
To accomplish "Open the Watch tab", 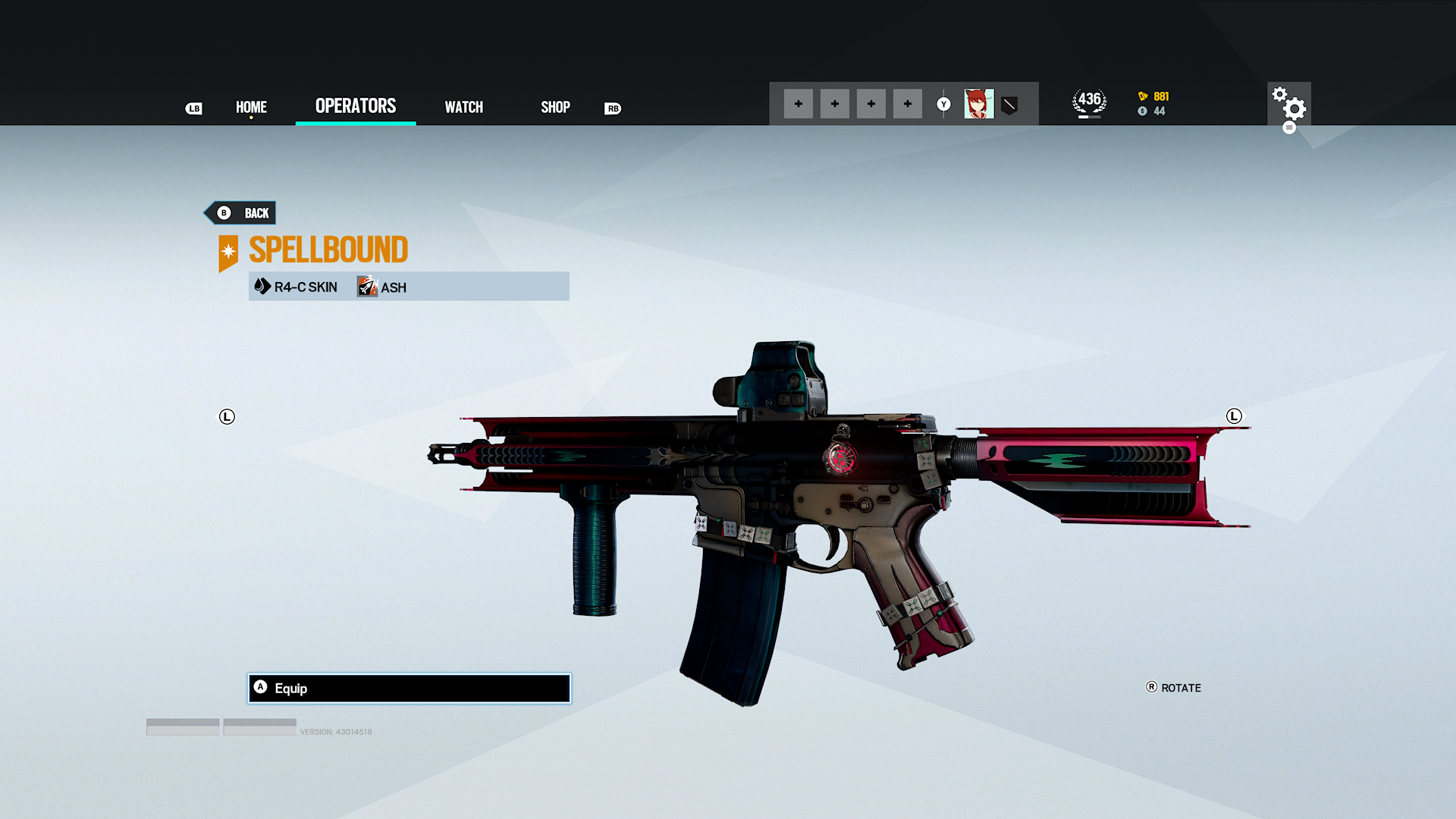I will 463,107.
